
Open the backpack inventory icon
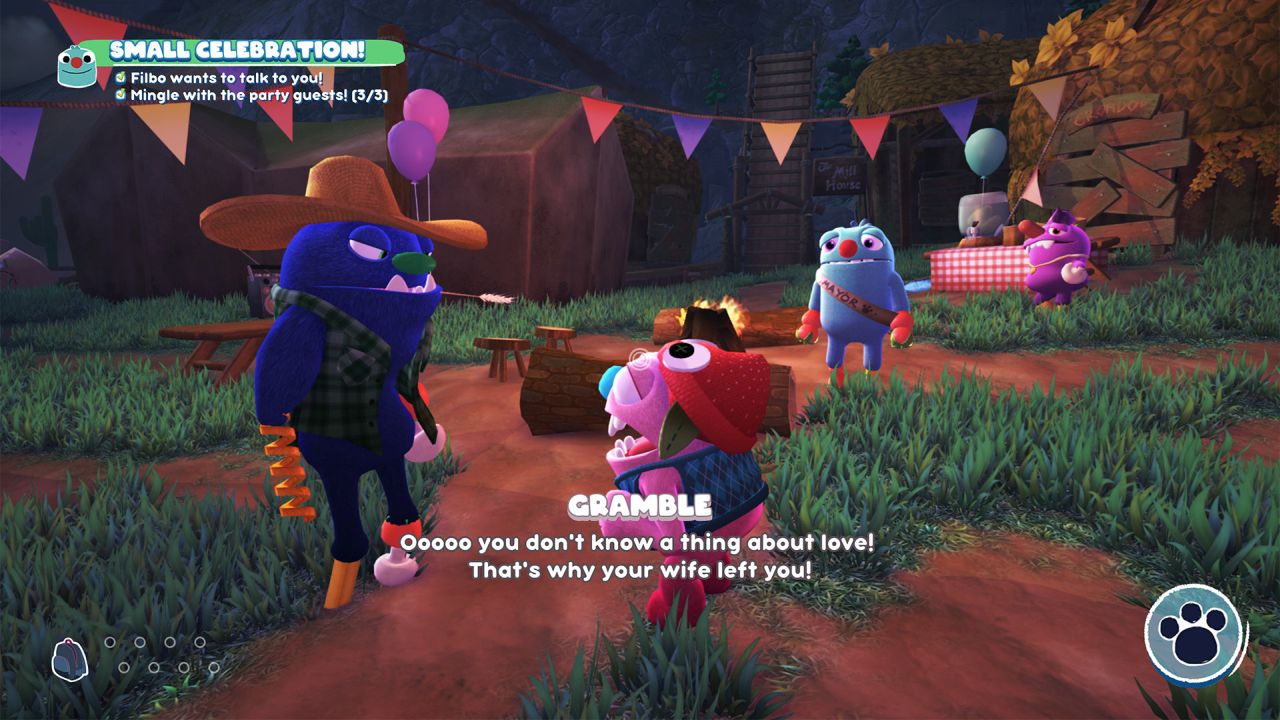[70, 659]
